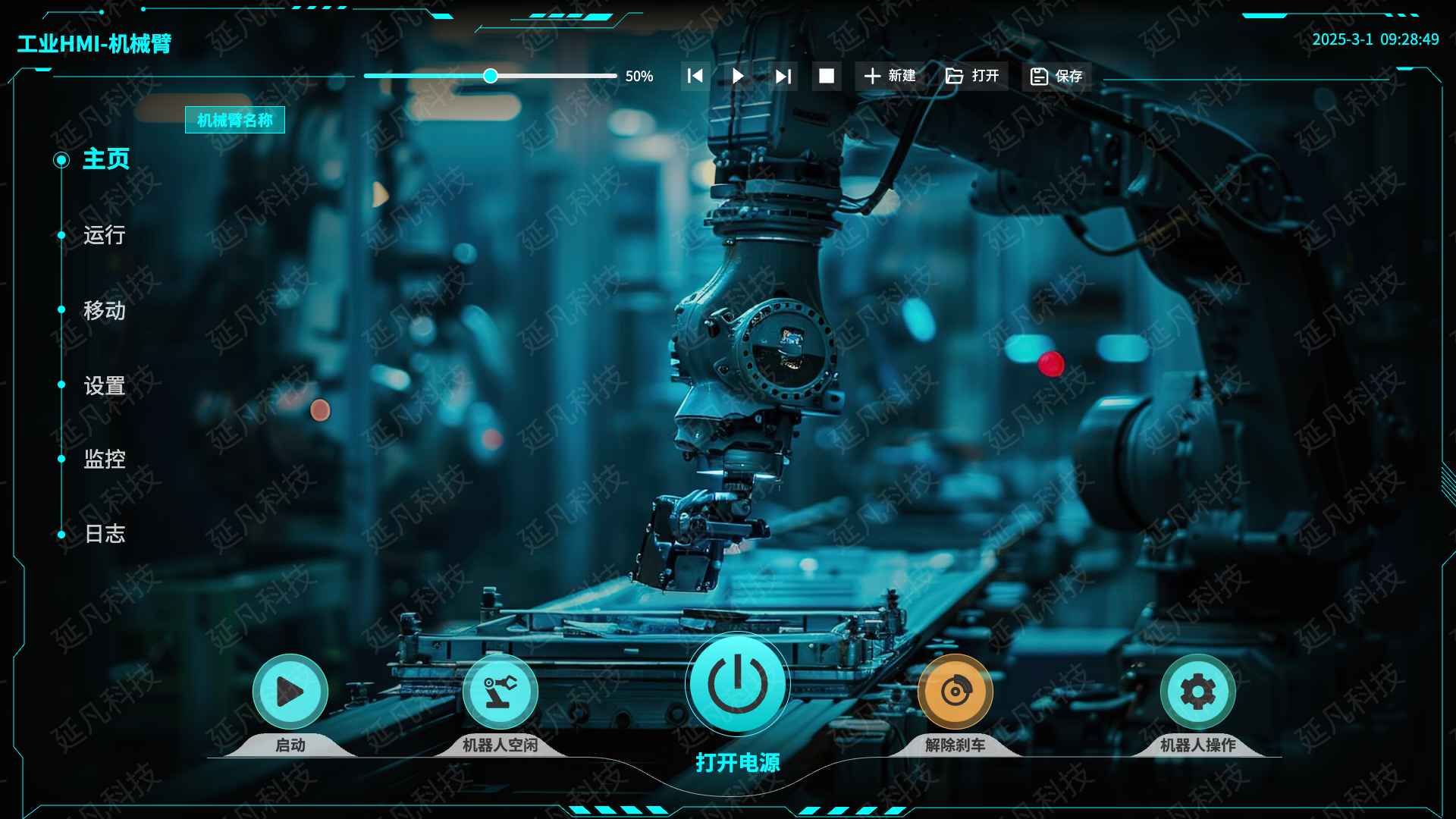Select the 运行 radio indicator

pos(61,234)
